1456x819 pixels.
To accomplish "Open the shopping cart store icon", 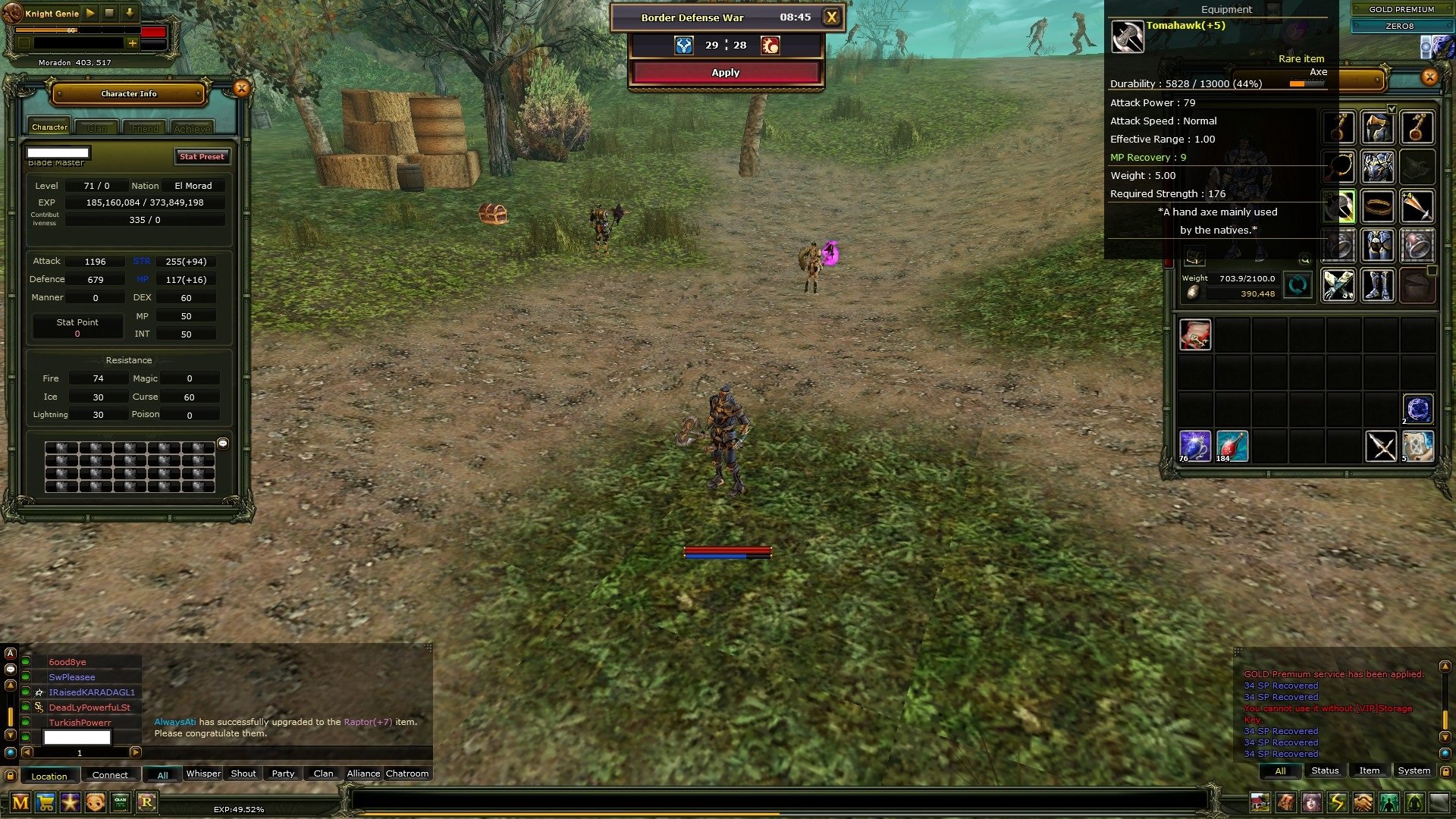I will tap(45, 802).
